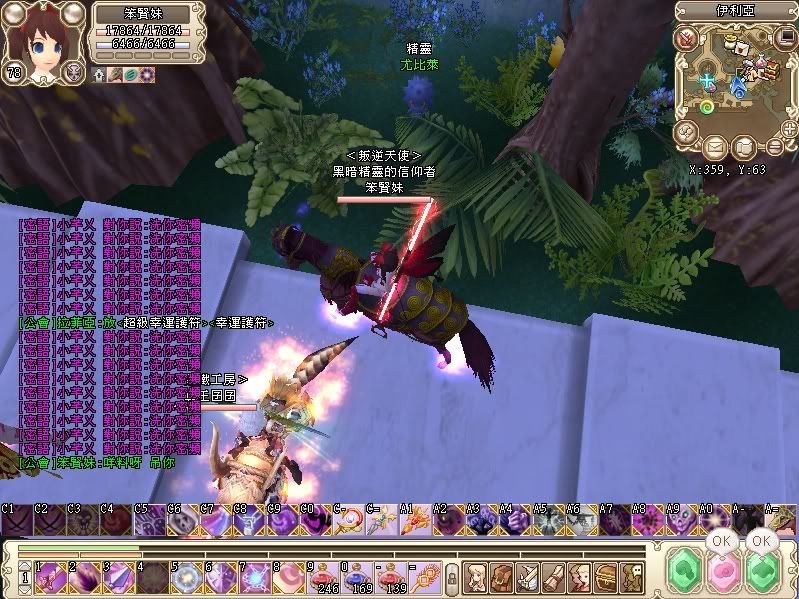Activate the golden staff hotbar slot
799x599 pixels.
(425, 575)
